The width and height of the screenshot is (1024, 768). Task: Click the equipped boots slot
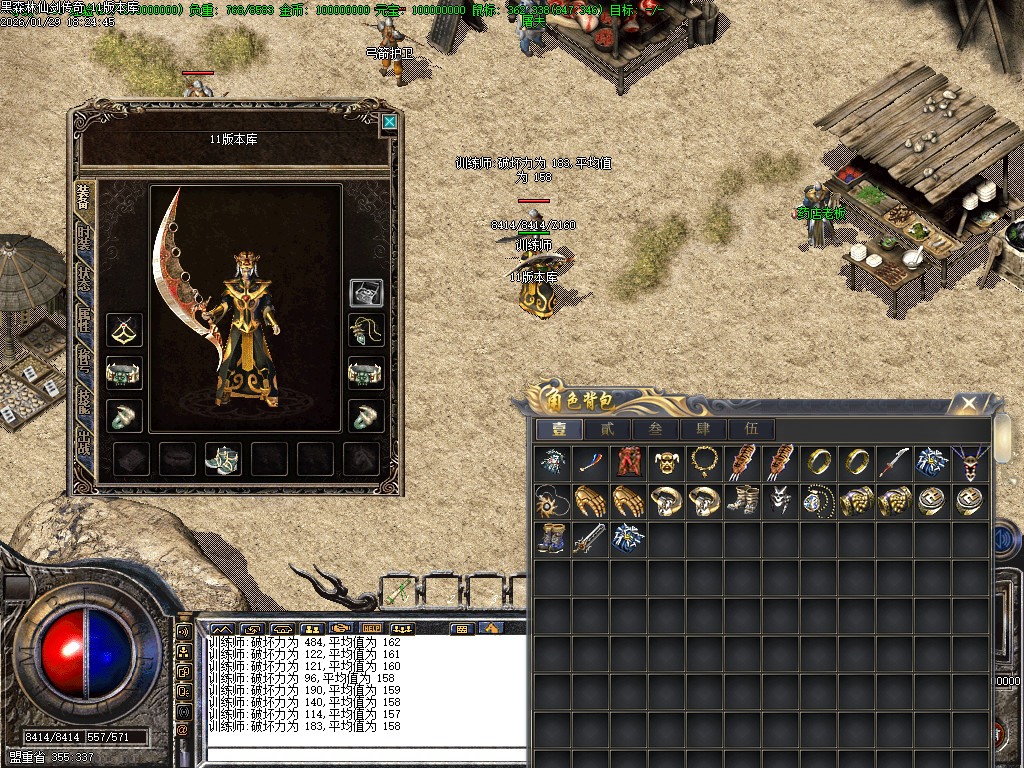(222, 459)
